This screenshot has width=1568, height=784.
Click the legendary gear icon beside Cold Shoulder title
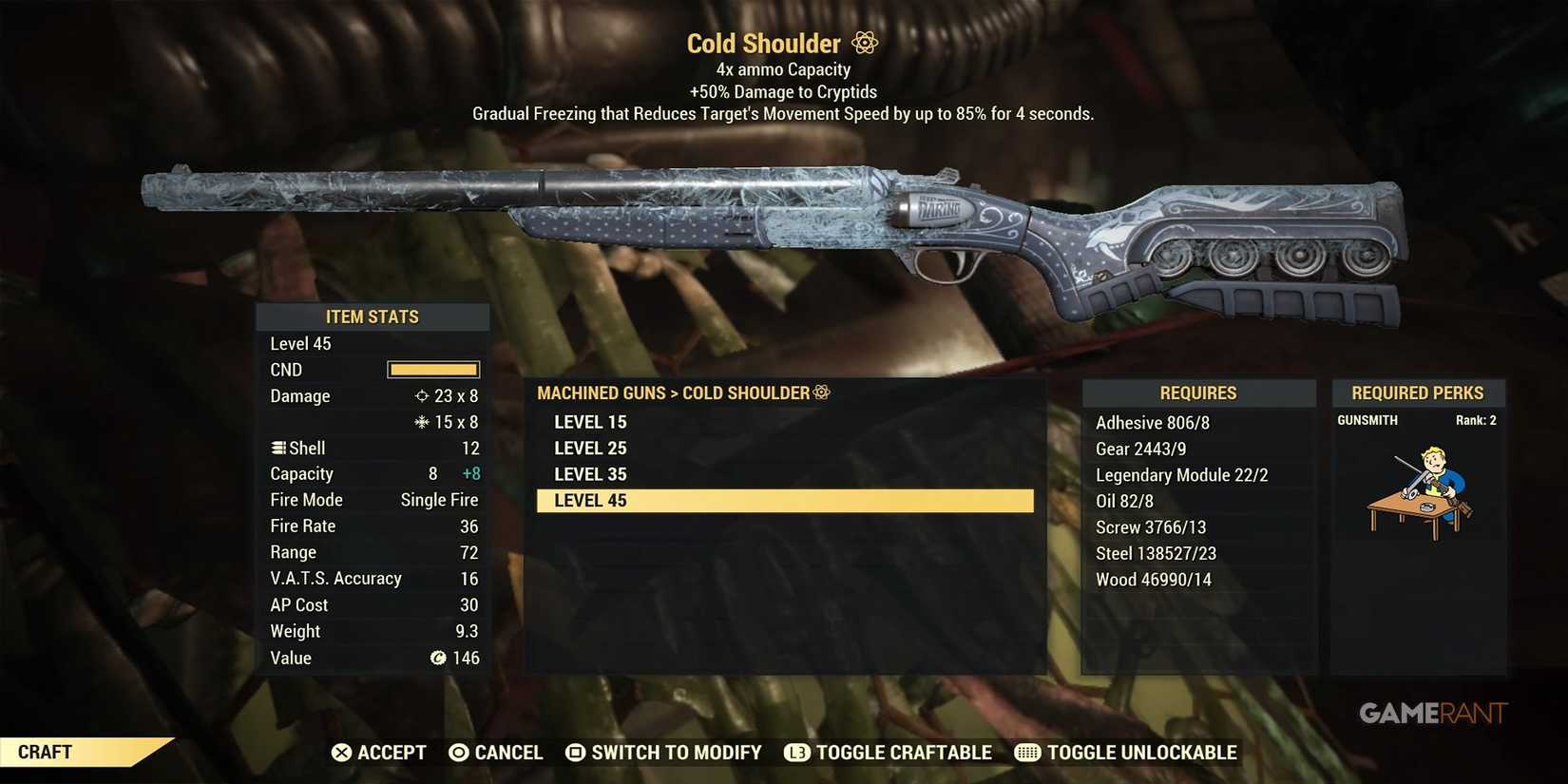(x=863, y=42)
